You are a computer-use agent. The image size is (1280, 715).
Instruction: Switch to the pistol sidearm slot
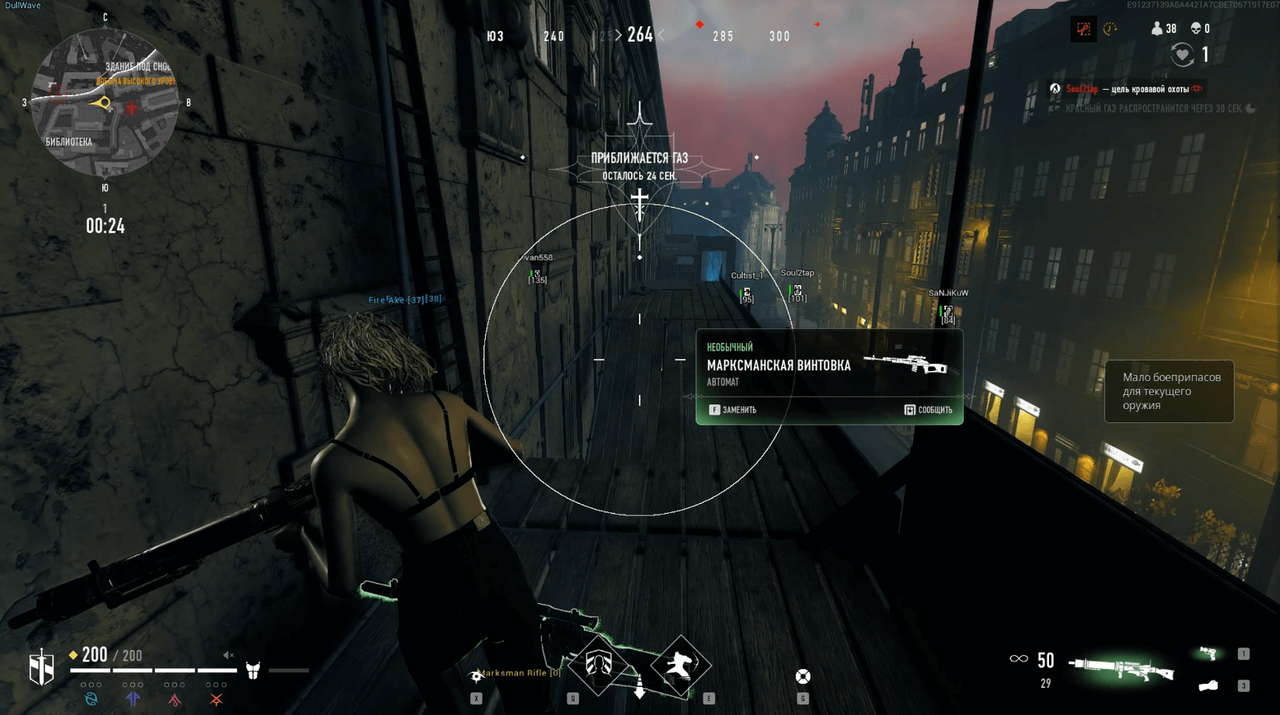[x=1209, y=653]
